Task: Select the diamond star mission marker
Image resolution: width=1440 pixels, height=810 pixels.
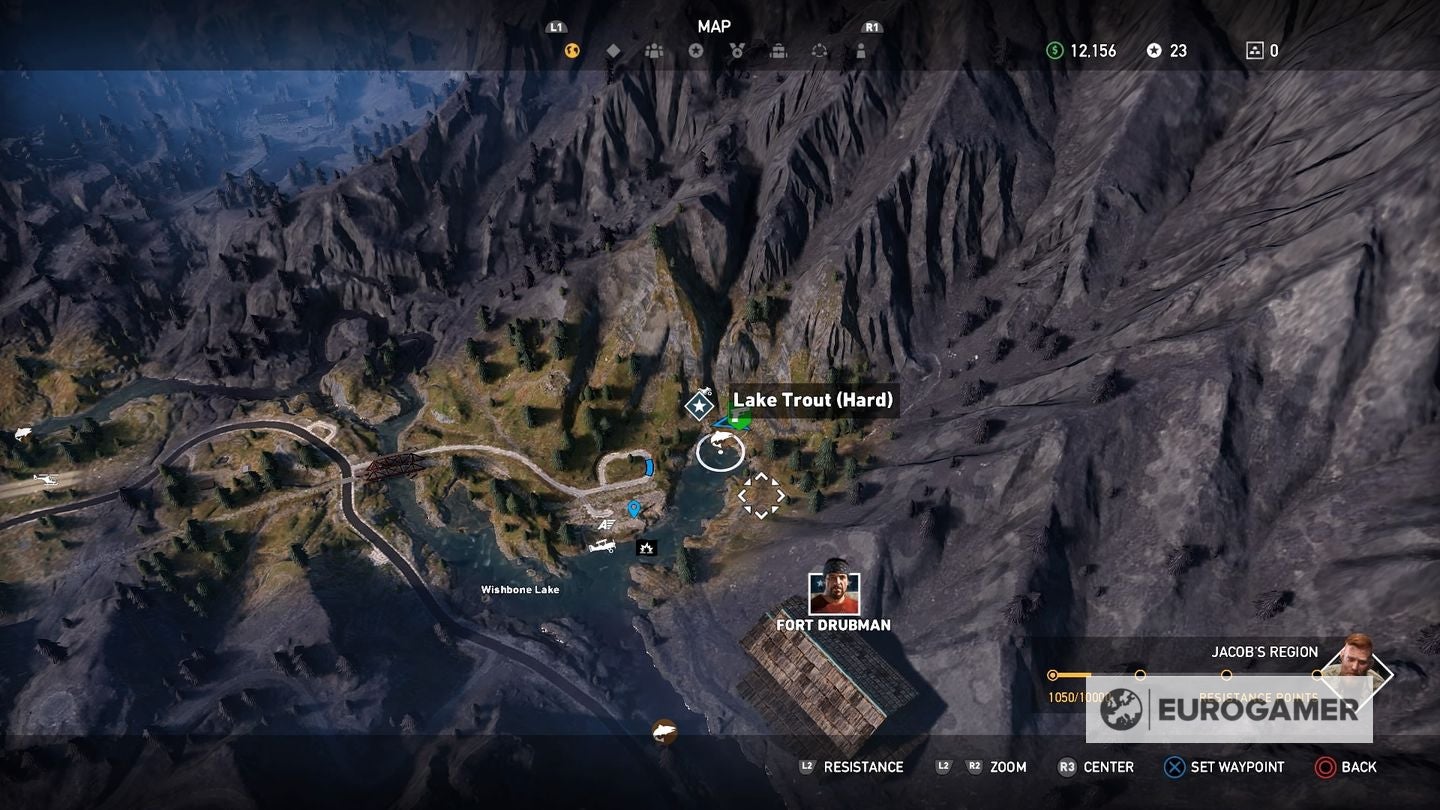Action: point(698,405)
